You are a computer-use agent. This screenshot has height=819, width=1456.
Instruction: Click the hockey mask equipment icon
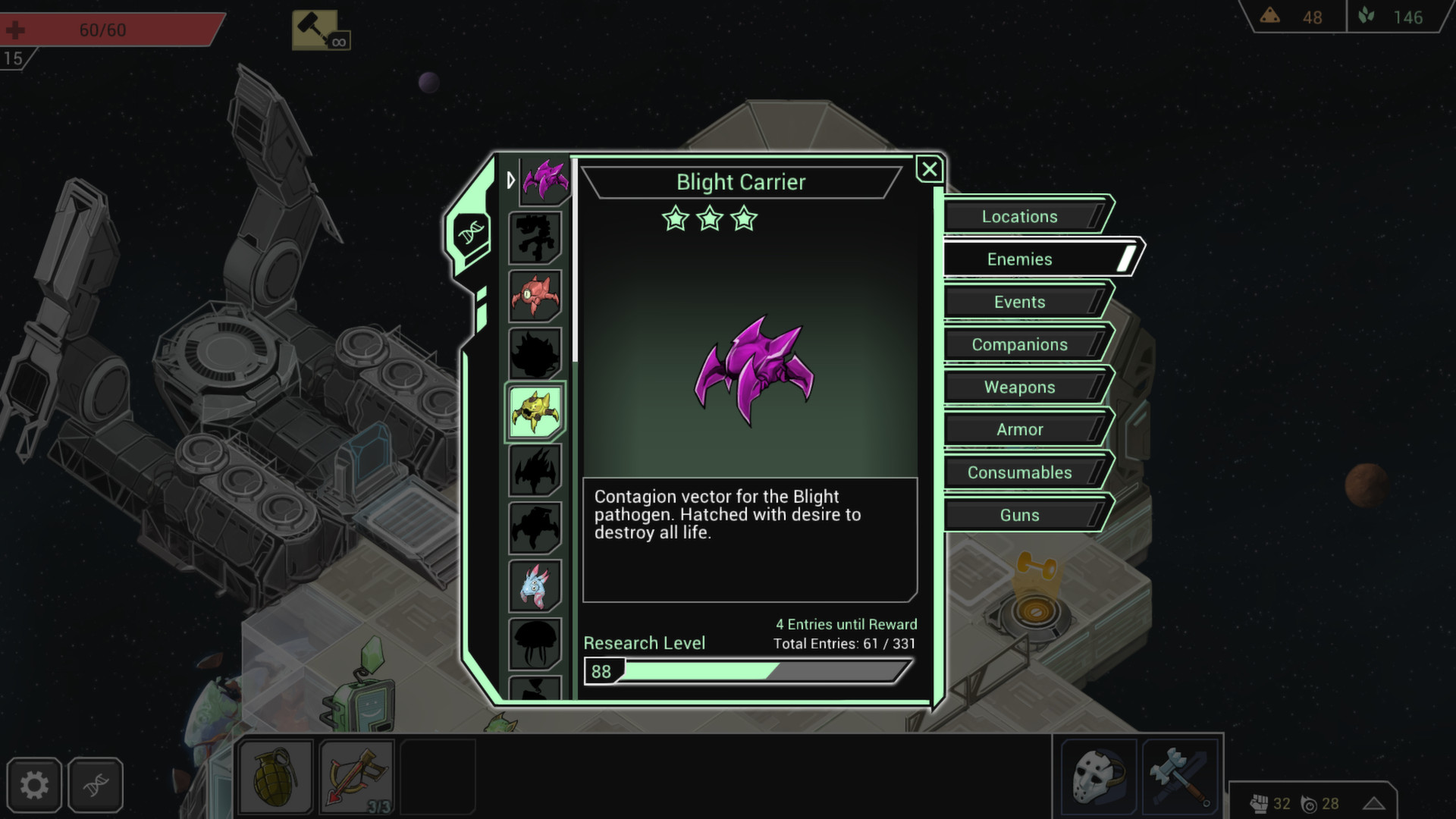tap(1098, 775)
